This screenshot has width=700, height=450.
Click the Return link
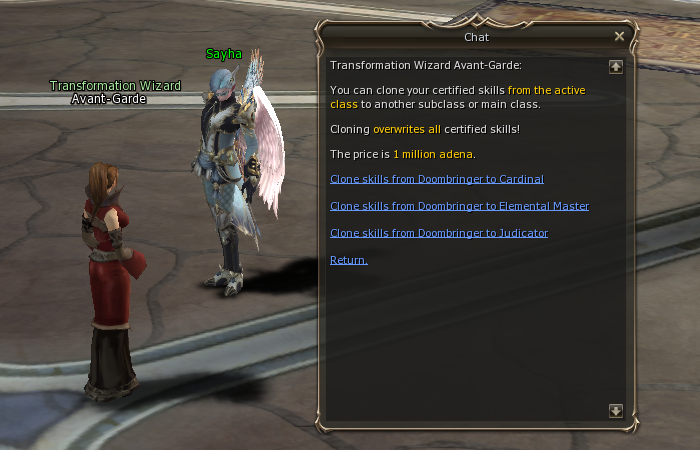tap(348, 260)
